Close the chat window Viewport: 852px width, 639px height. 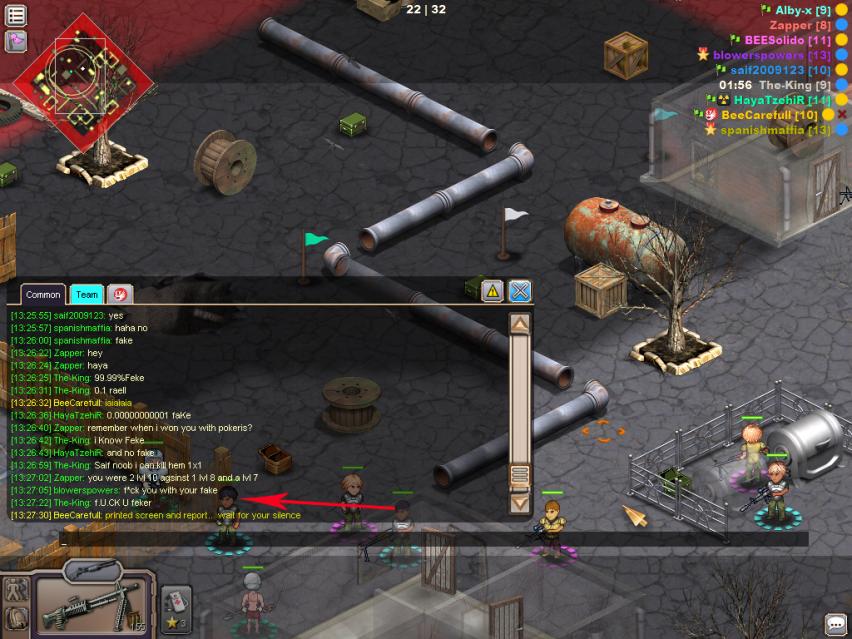tap(520, 291)
